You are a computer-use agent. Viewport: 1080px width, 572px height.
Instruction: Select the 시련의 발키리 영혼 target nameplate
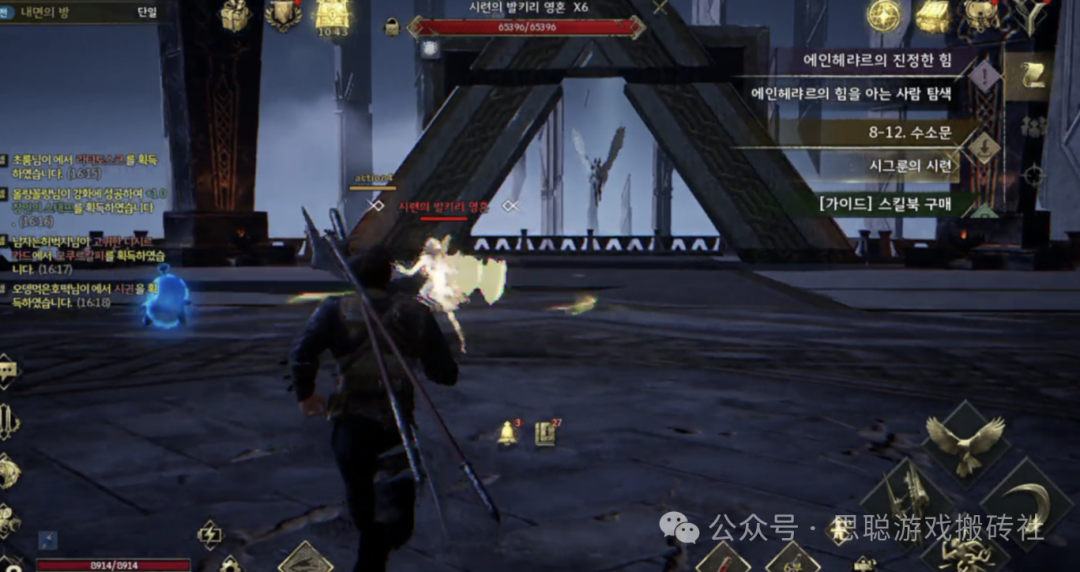coord(443,207)
